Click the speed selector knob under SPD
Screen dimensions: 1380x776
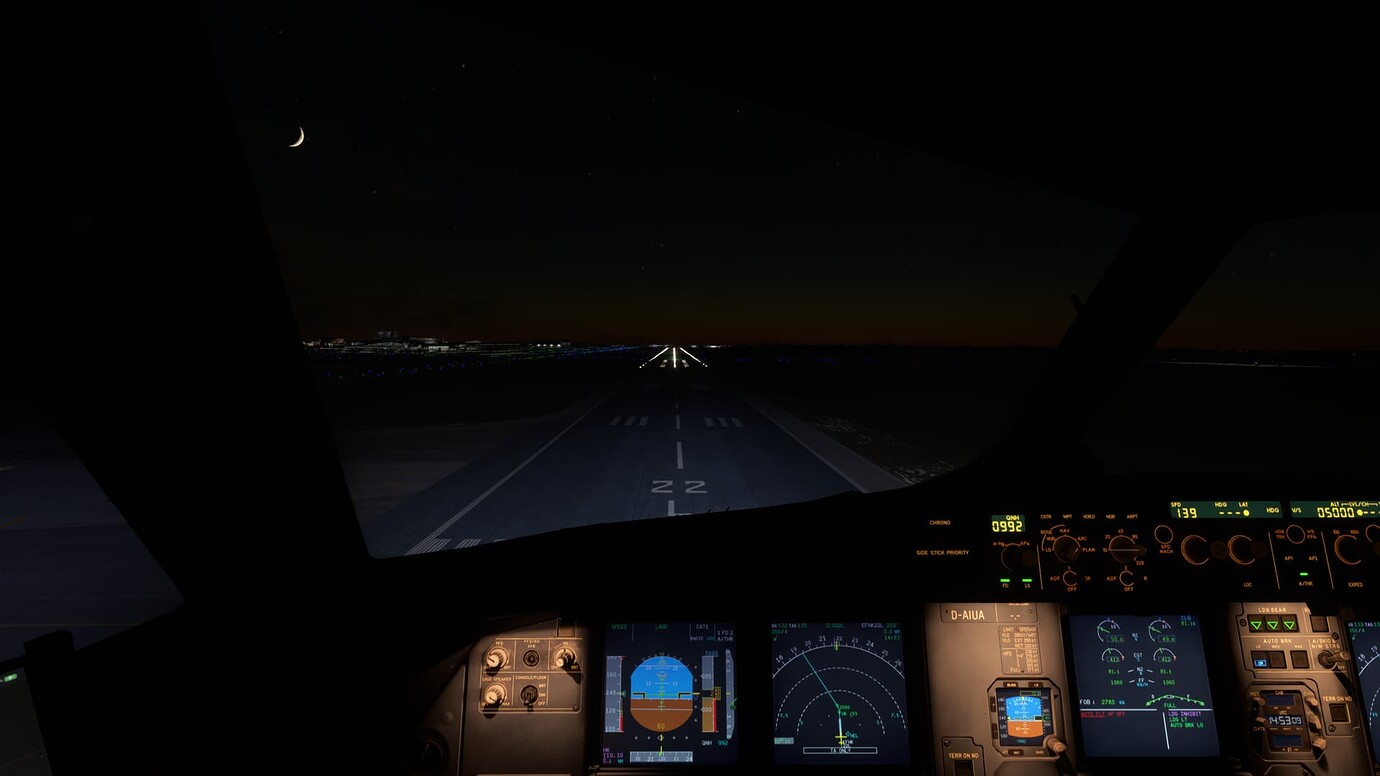1195,549
